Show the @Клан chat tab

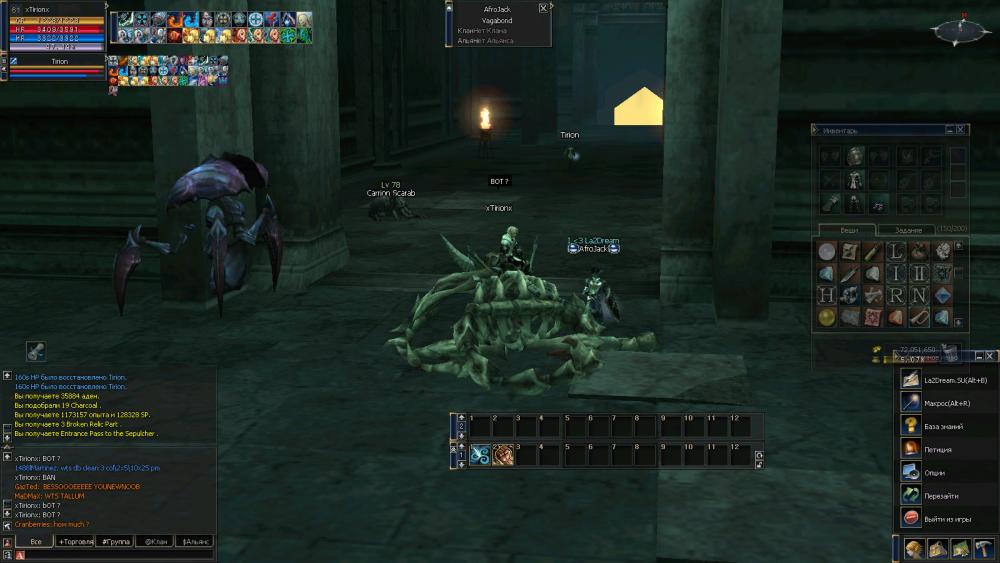click(x=155, y=541)
